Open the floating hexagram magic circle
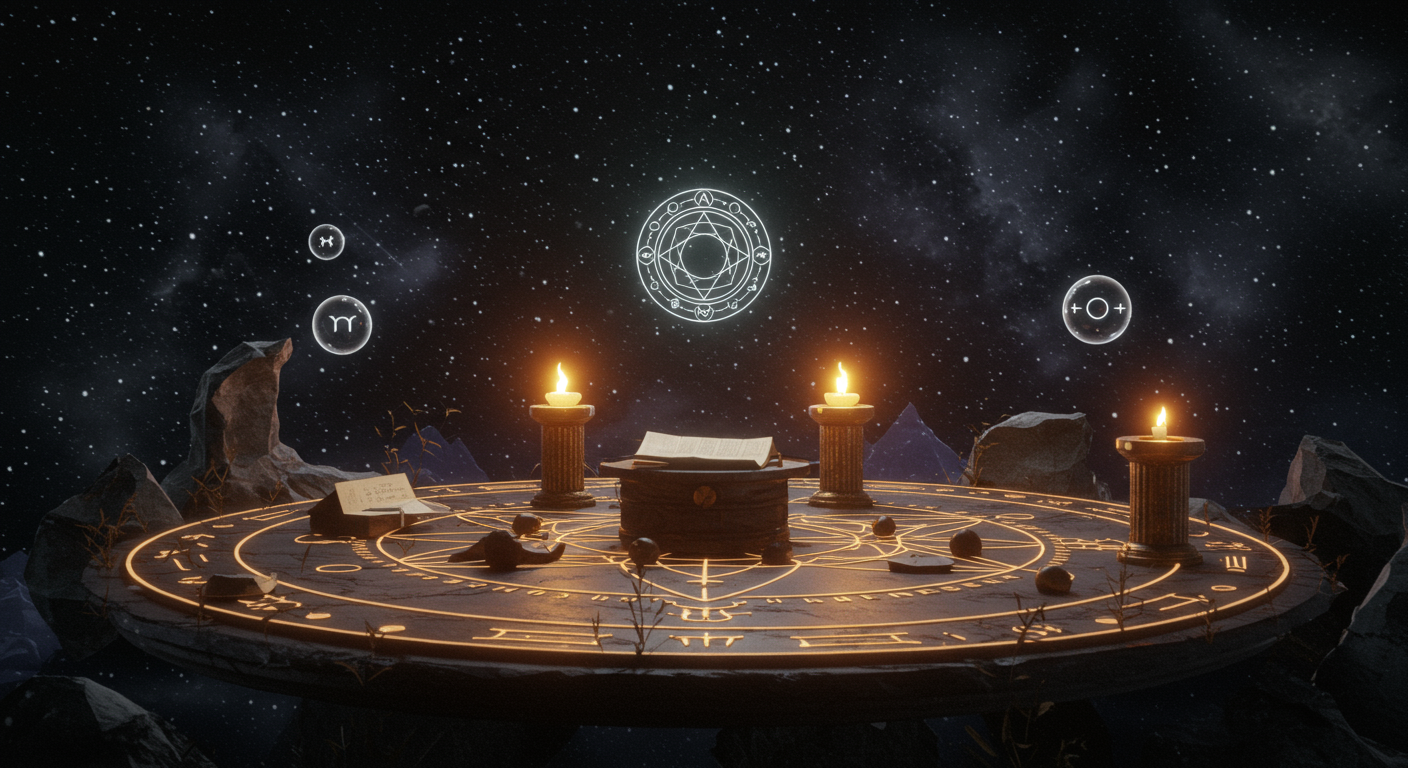Viewport: 1408px width, 768px height. point(703,255)
